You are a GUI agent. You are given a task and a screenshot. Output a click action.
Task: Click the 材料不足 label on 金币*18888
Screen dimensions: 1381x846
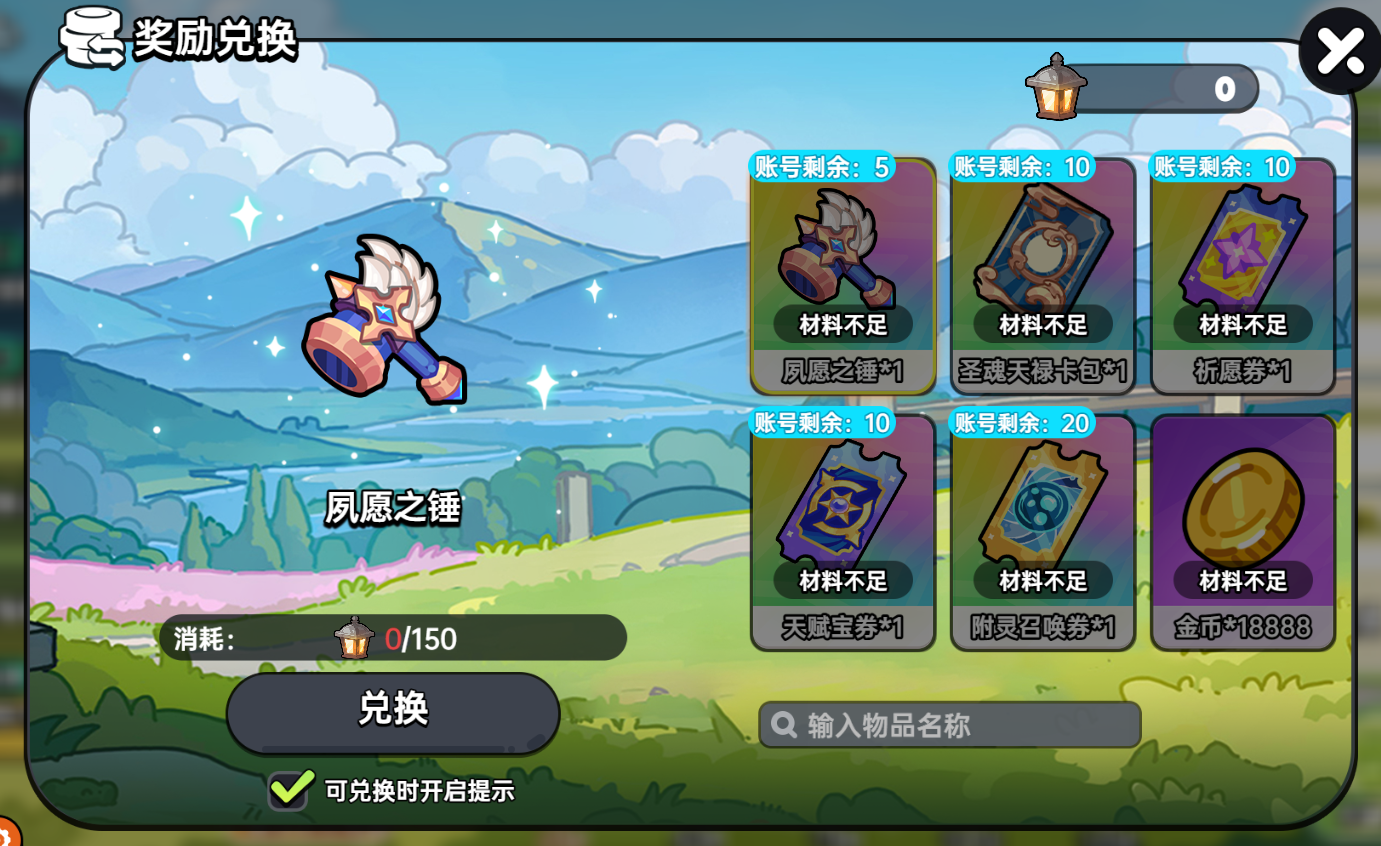(1243, 580)
